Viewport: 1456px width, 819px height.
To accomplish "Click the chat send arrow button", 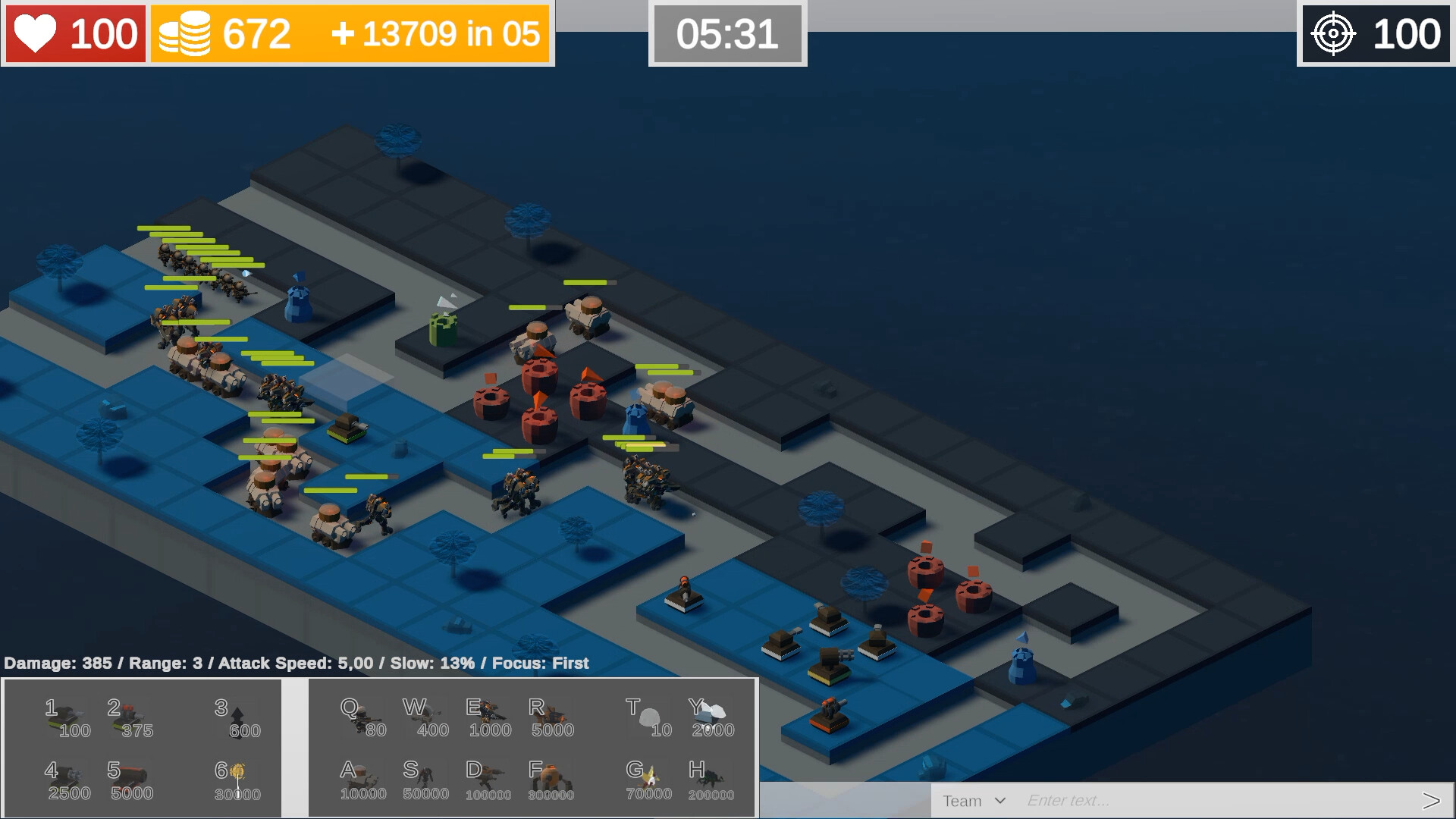I will click(1436, 800).
